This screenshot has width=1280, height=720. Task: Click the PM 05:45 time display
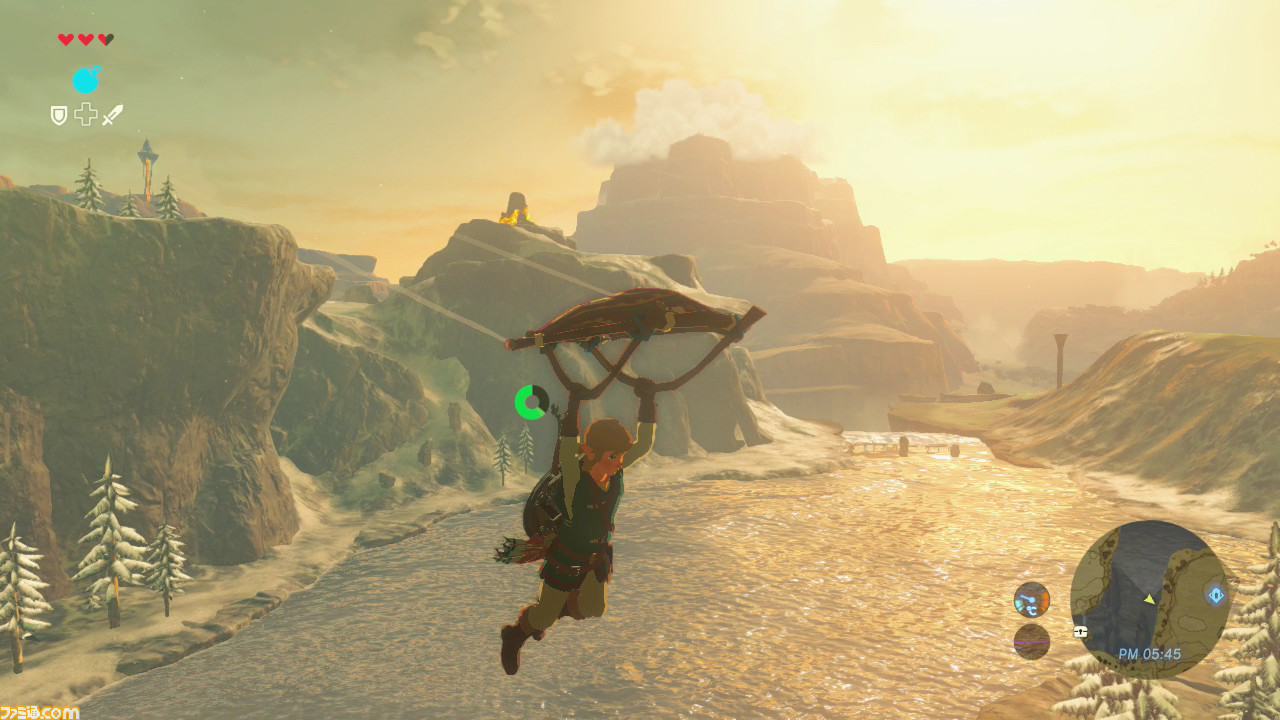point(1149,653)
